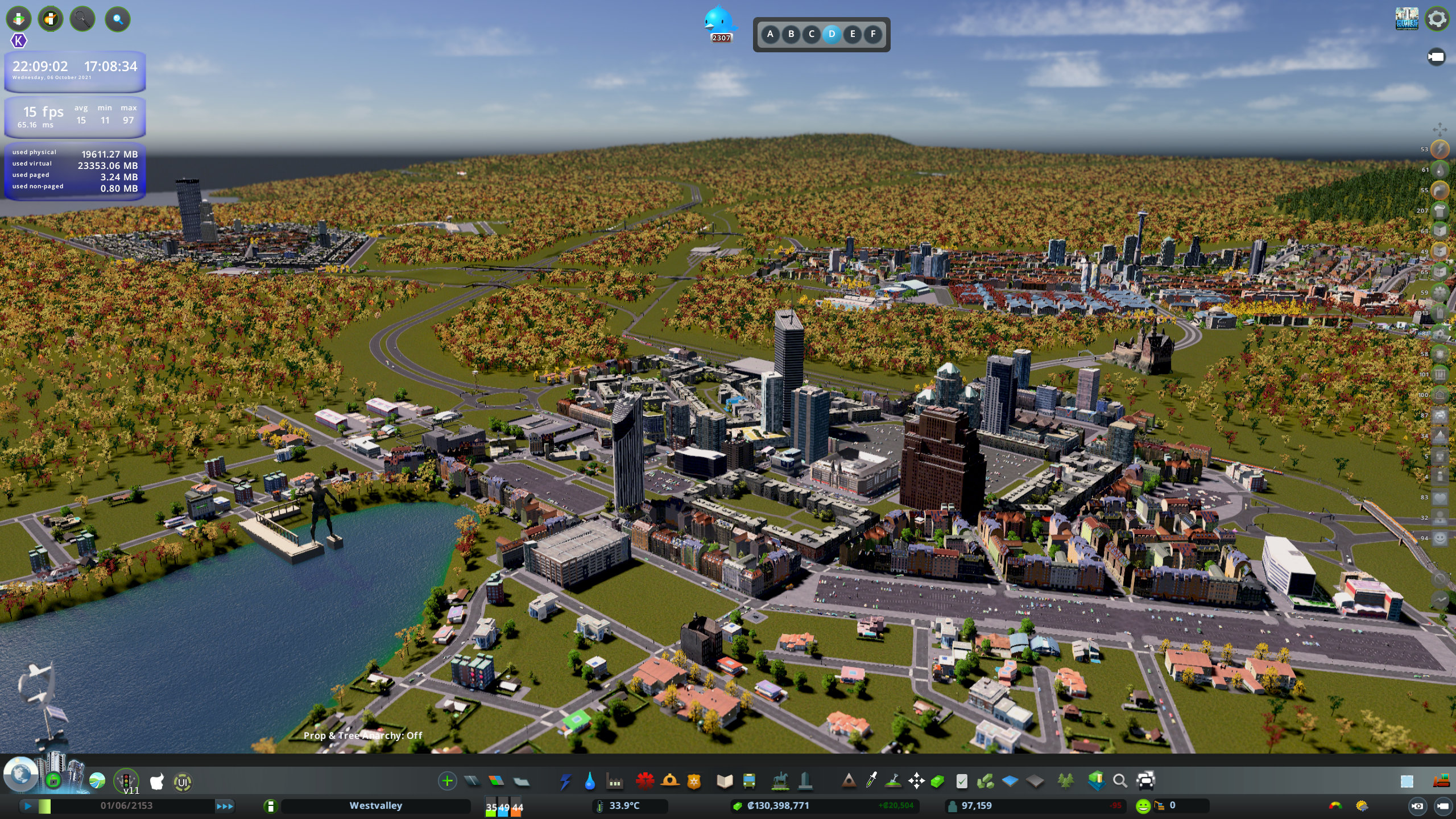This screenshot has width=1456, height=819.
Task: Open the green city info button
Action: (x=271, y=806)
